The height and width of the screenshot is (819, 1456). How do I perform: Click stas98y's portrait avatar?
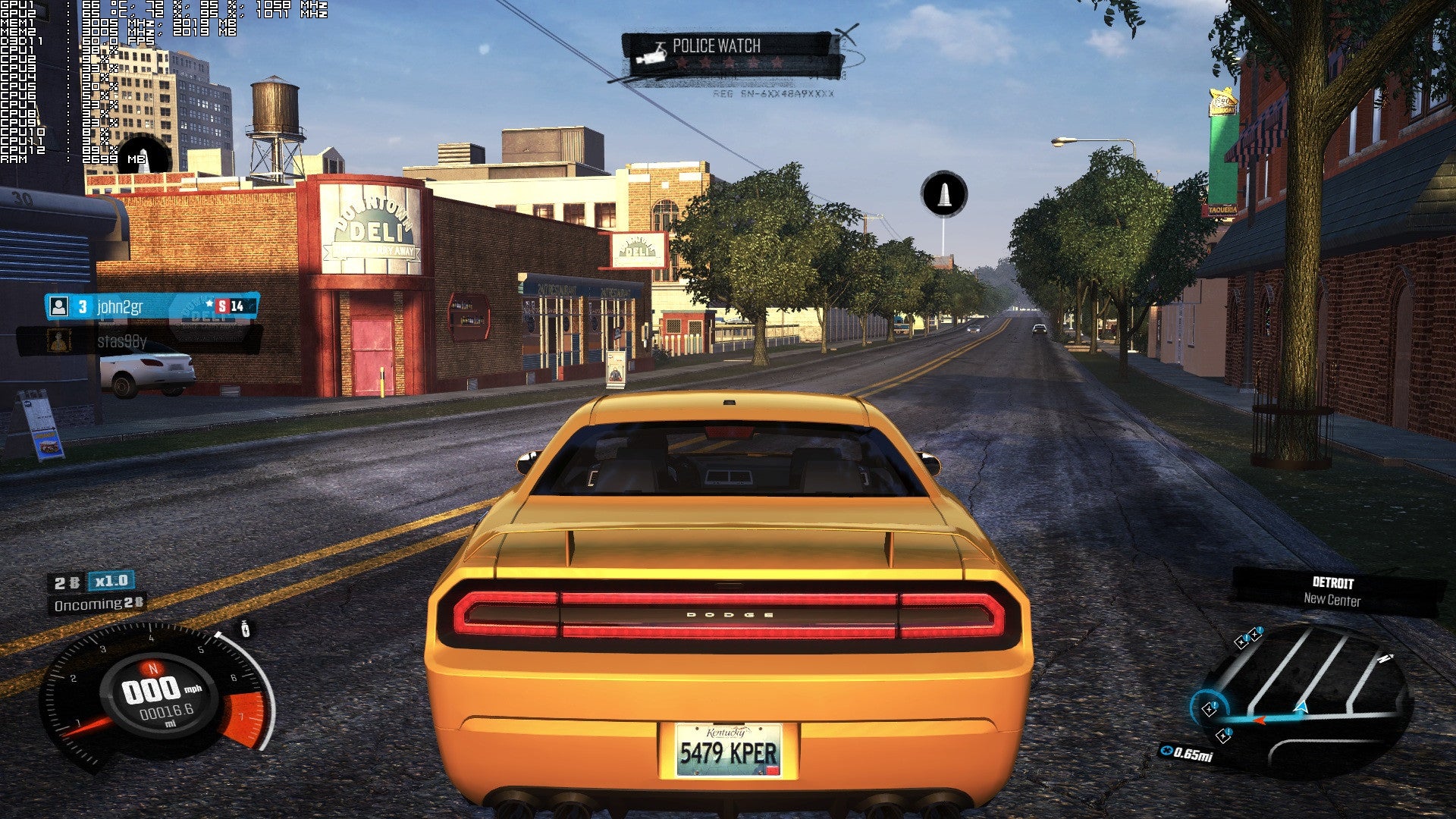click(x=58, y=341)
